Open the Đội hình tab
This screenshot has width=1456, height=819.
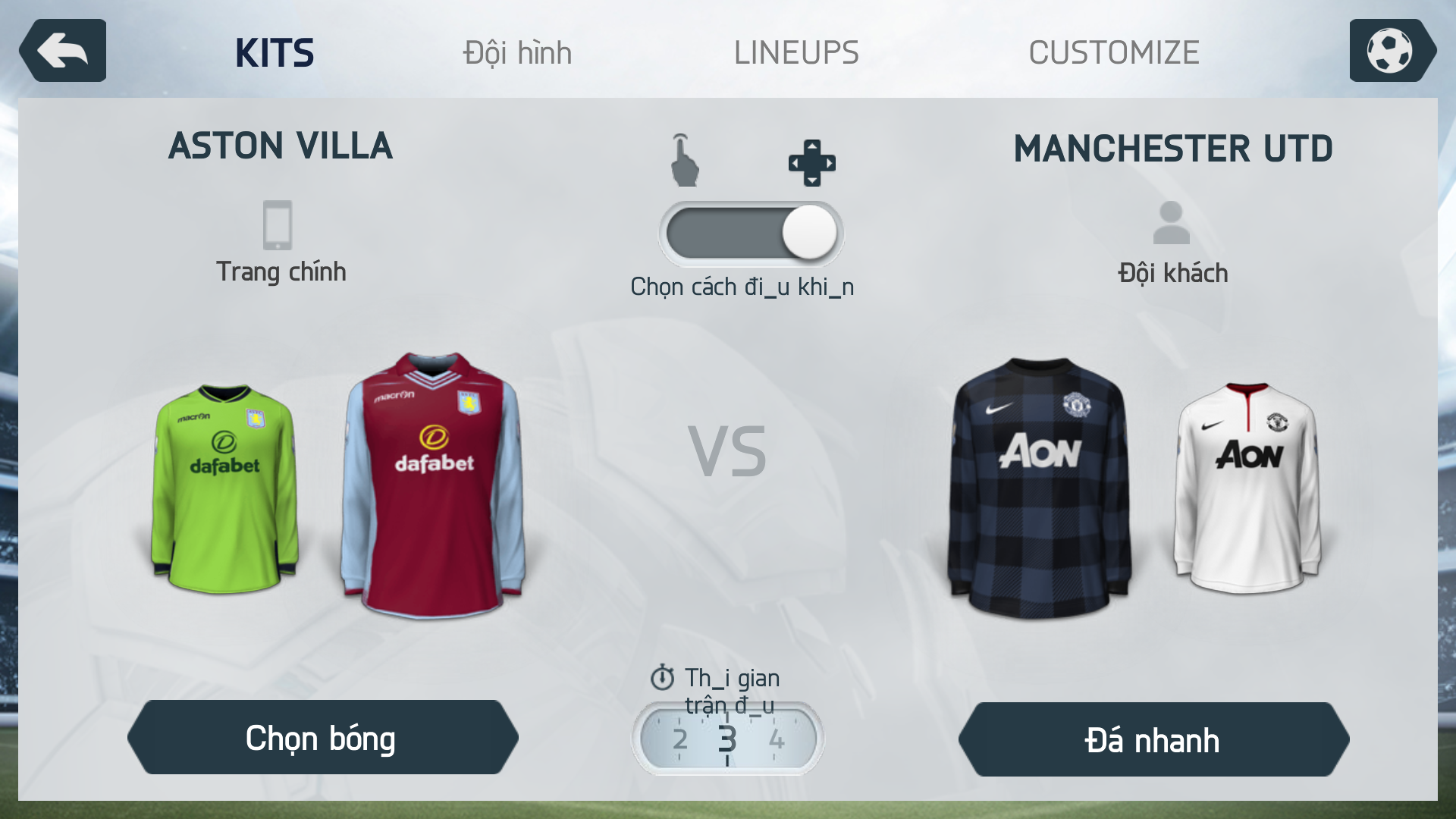tap(517, 53)
